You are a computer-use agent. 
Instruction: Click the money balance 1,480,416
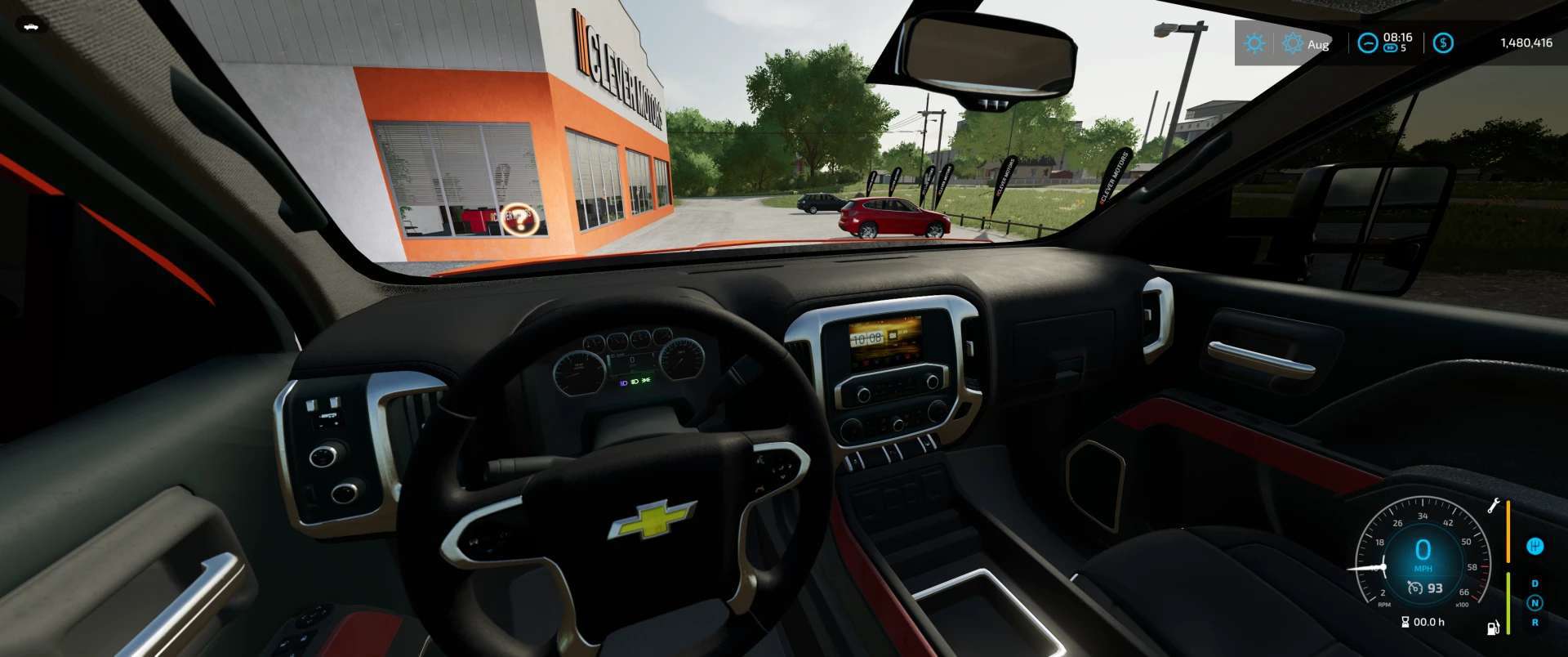click(1527, 43)
